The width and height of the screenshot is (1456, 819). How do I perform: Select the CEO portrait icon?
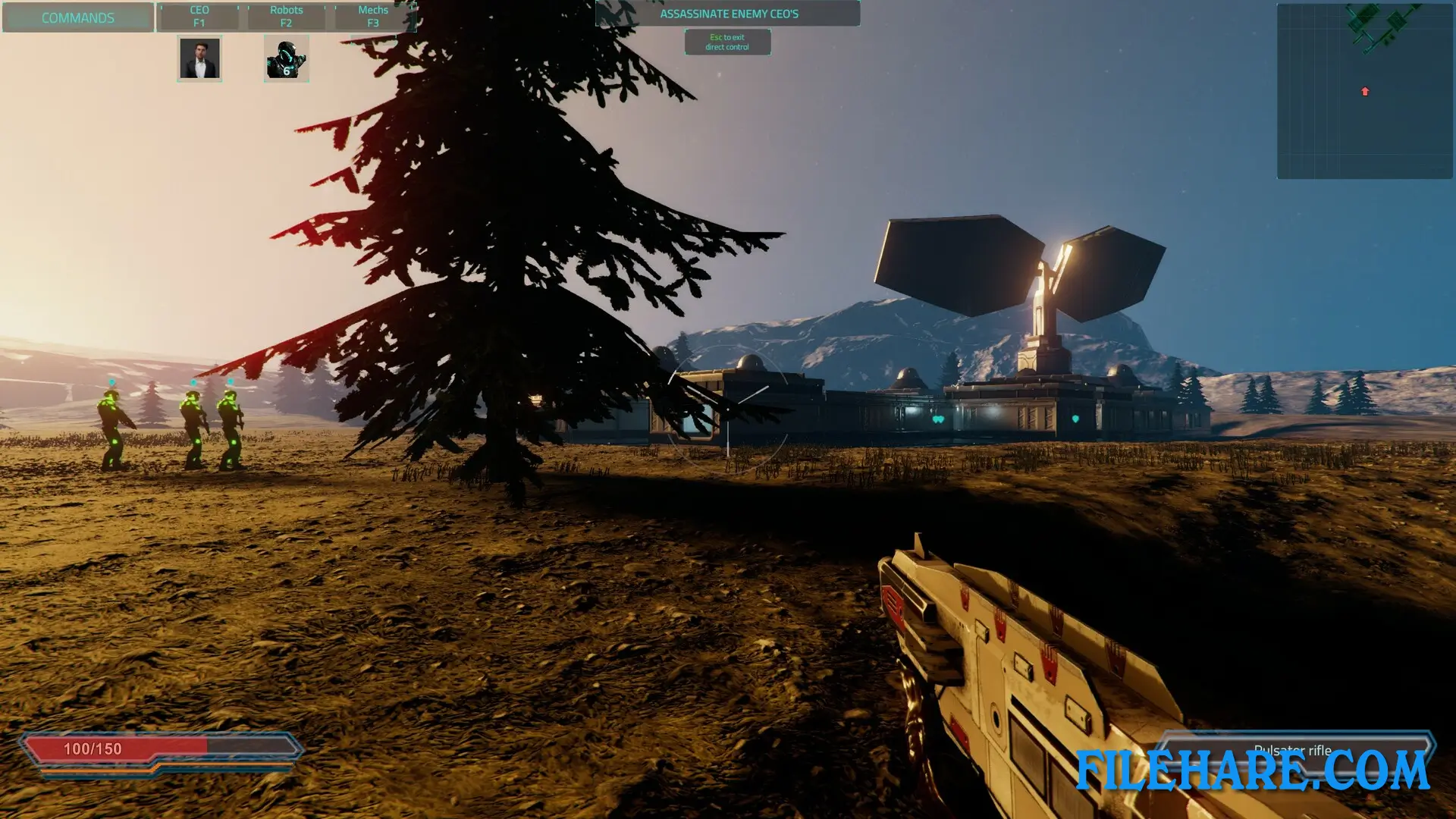(199, 58)
